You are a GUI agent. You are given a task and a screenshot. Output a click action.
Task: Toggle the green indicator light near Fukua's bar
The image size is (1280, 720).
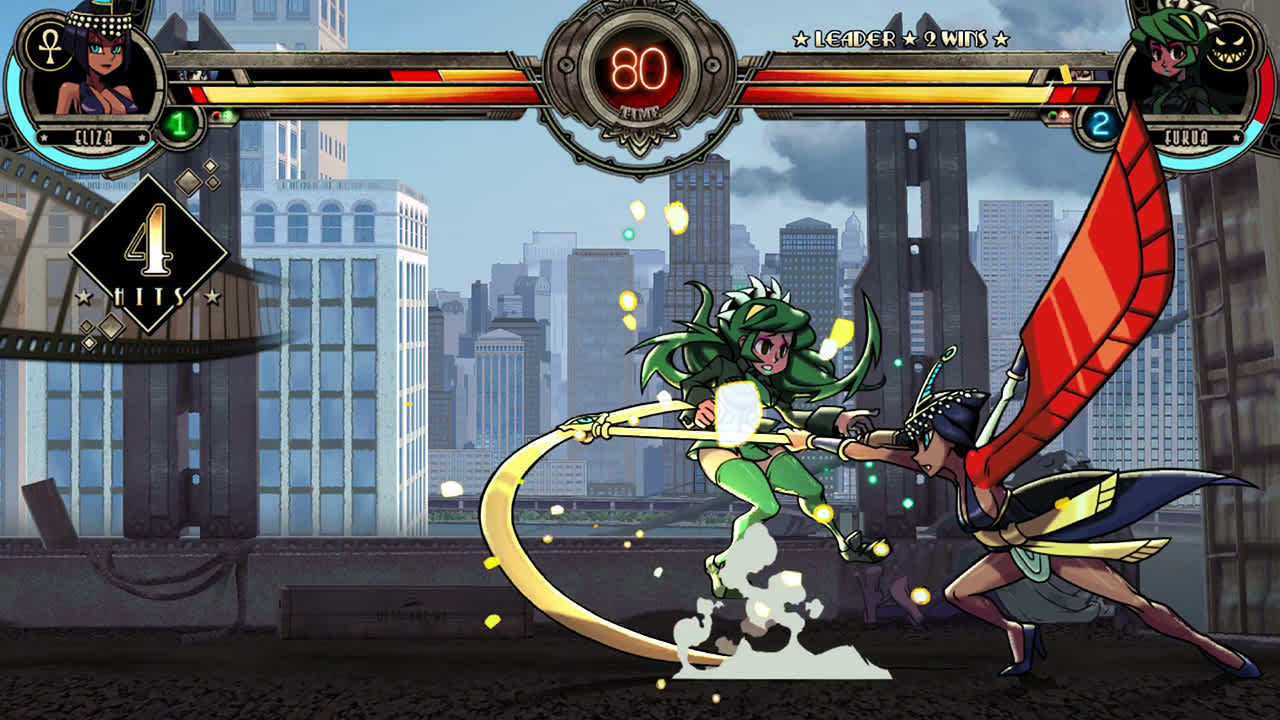(1052, 114)
